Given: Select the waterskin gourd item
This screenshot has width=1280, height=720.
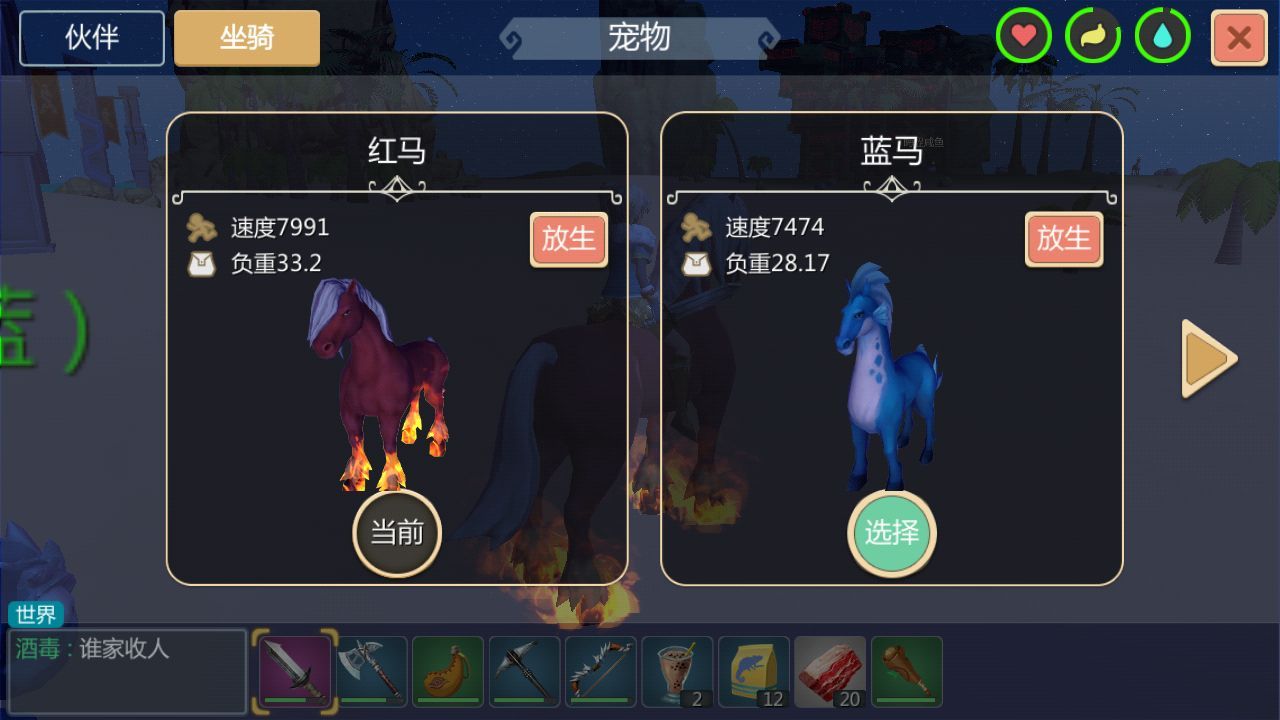Looking at the screenshot, I should click(448, 670).
